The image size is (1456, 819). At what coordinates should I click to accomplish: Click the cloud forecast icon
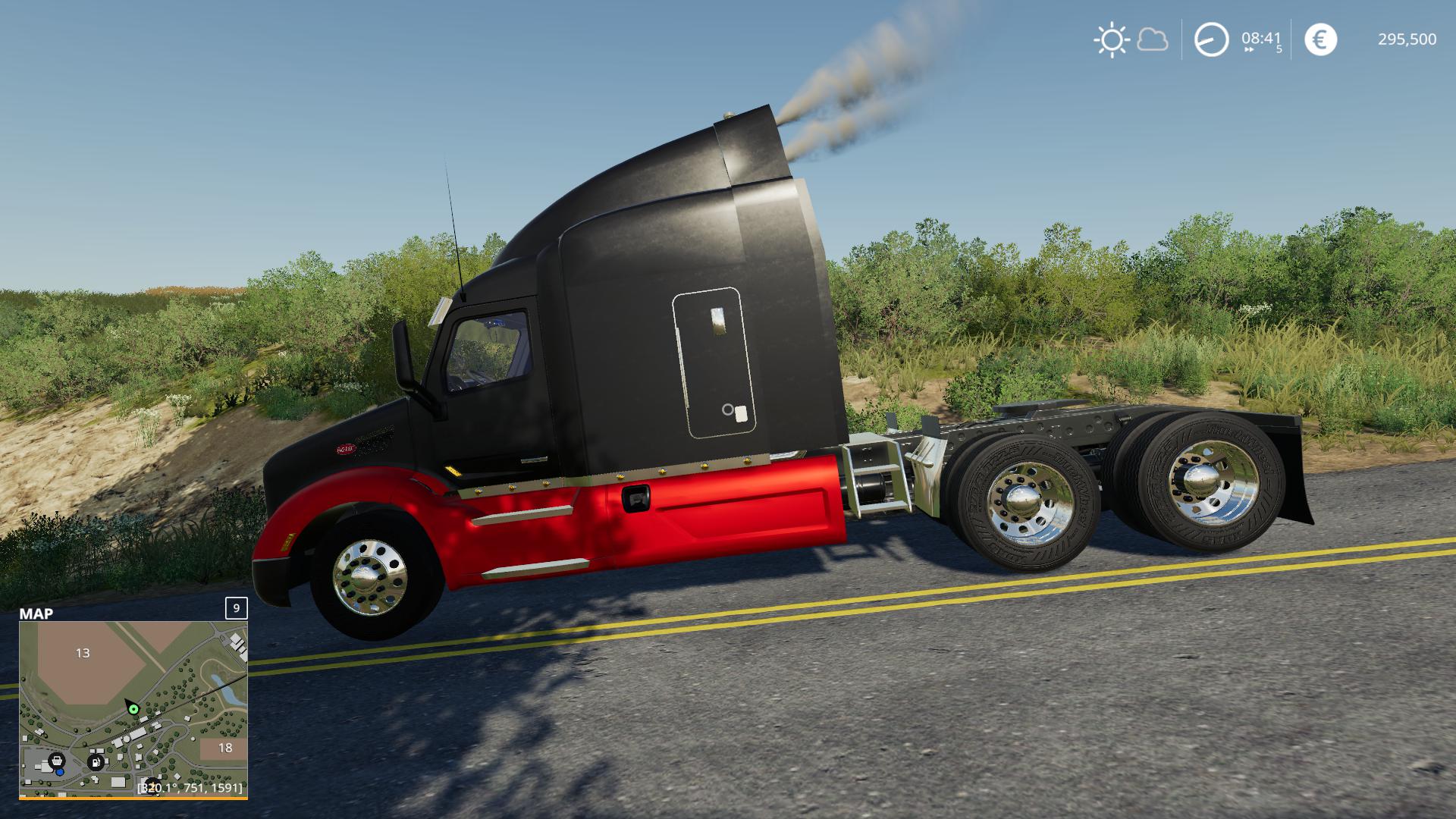[x=1153, y=39]
